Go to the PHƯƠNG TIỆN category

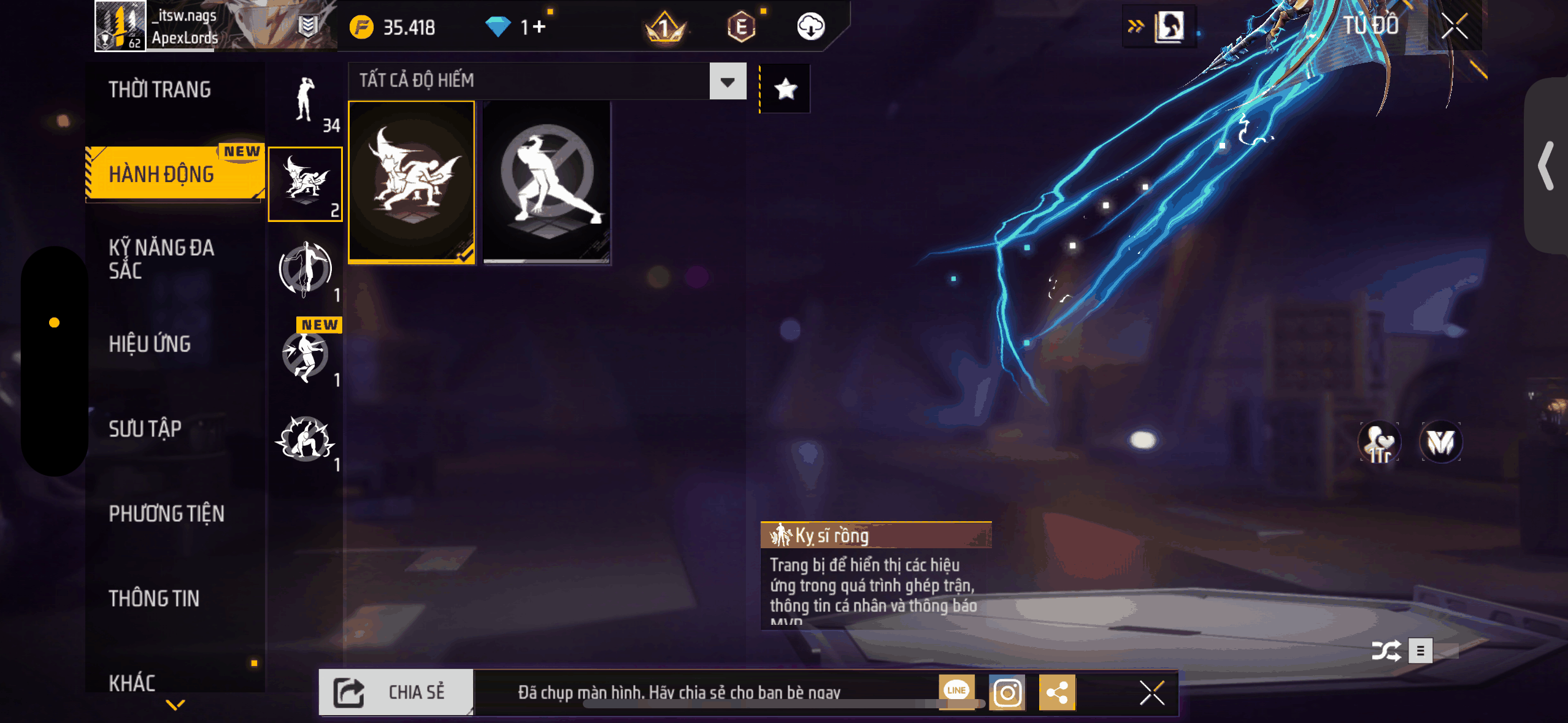pyautogui.click(x=166, y=513)
